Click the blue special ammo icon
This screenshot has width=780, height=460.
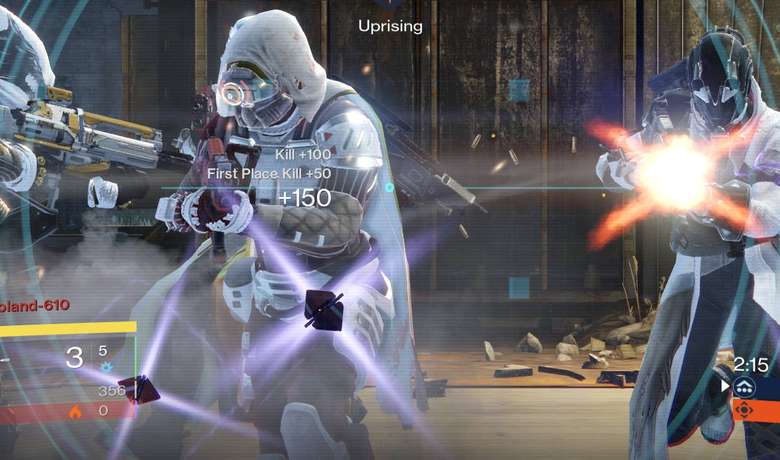coord(103,367)
